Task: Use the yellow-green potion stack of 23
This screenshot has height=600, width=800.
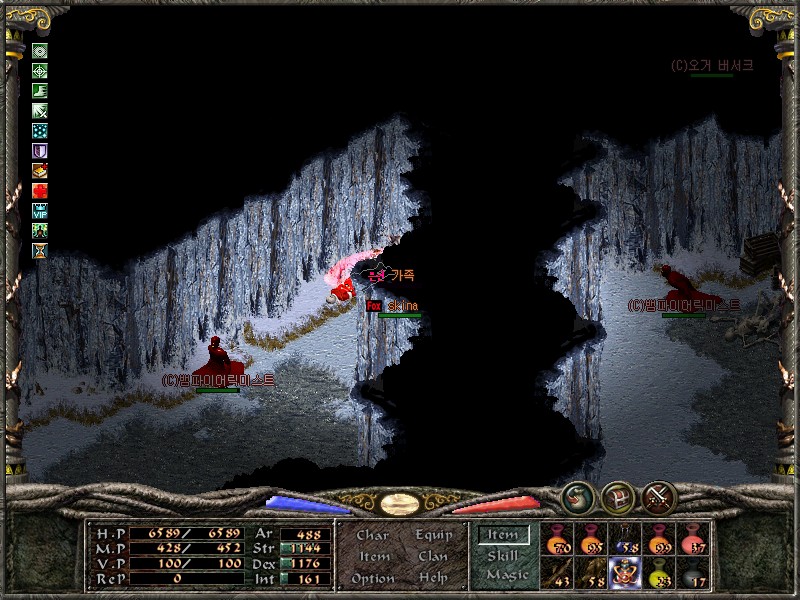Action: click(x=659, y=572)
